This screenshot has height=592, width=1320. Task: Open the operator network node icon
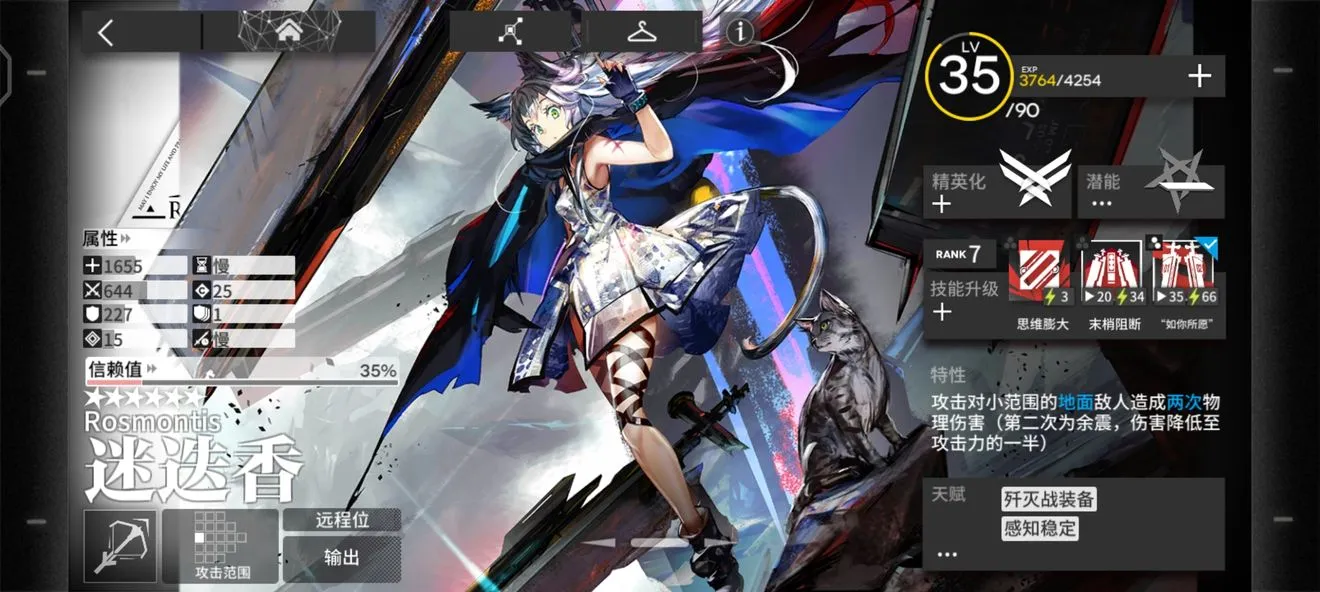514,32
